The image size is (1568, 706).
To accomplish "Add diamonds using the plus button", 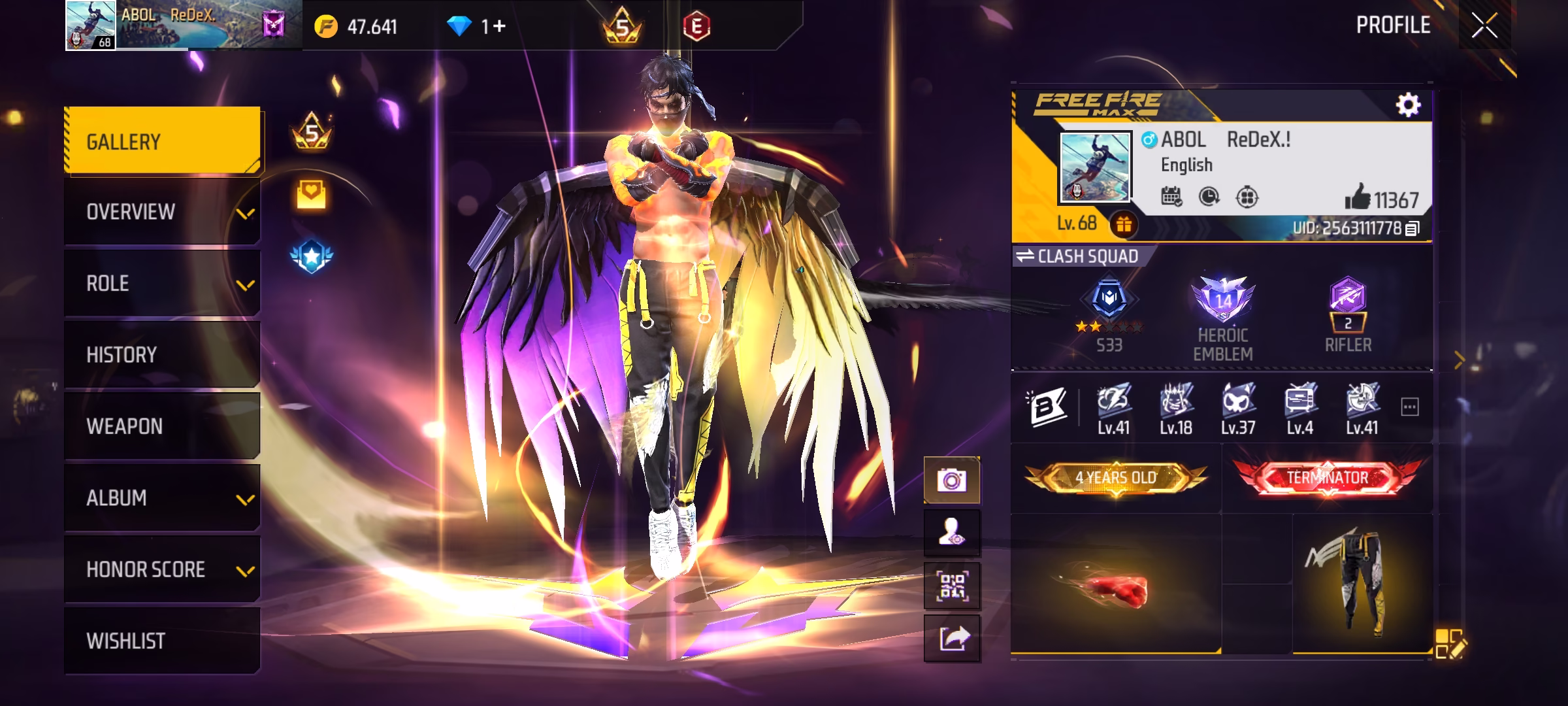I will pos(499,26).
